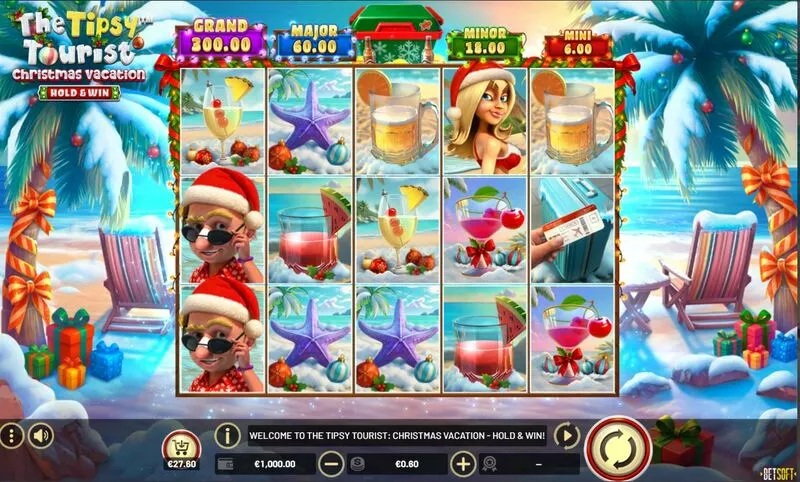Open the three-dot options menu

point(12,436)
